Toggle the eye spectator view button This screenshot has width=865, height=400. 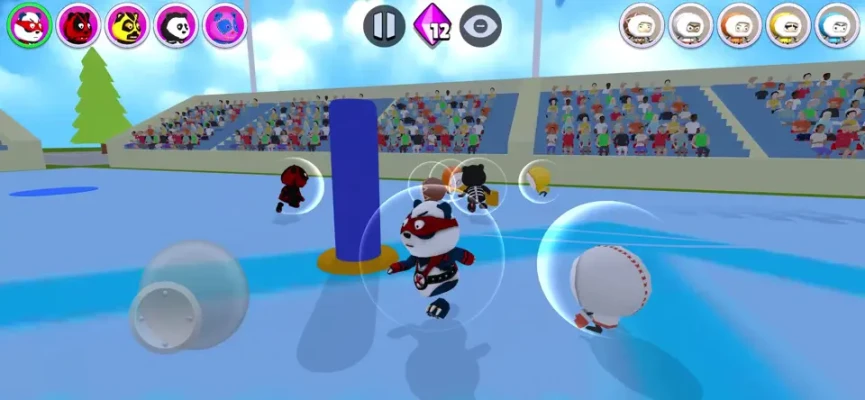(481, 26)
